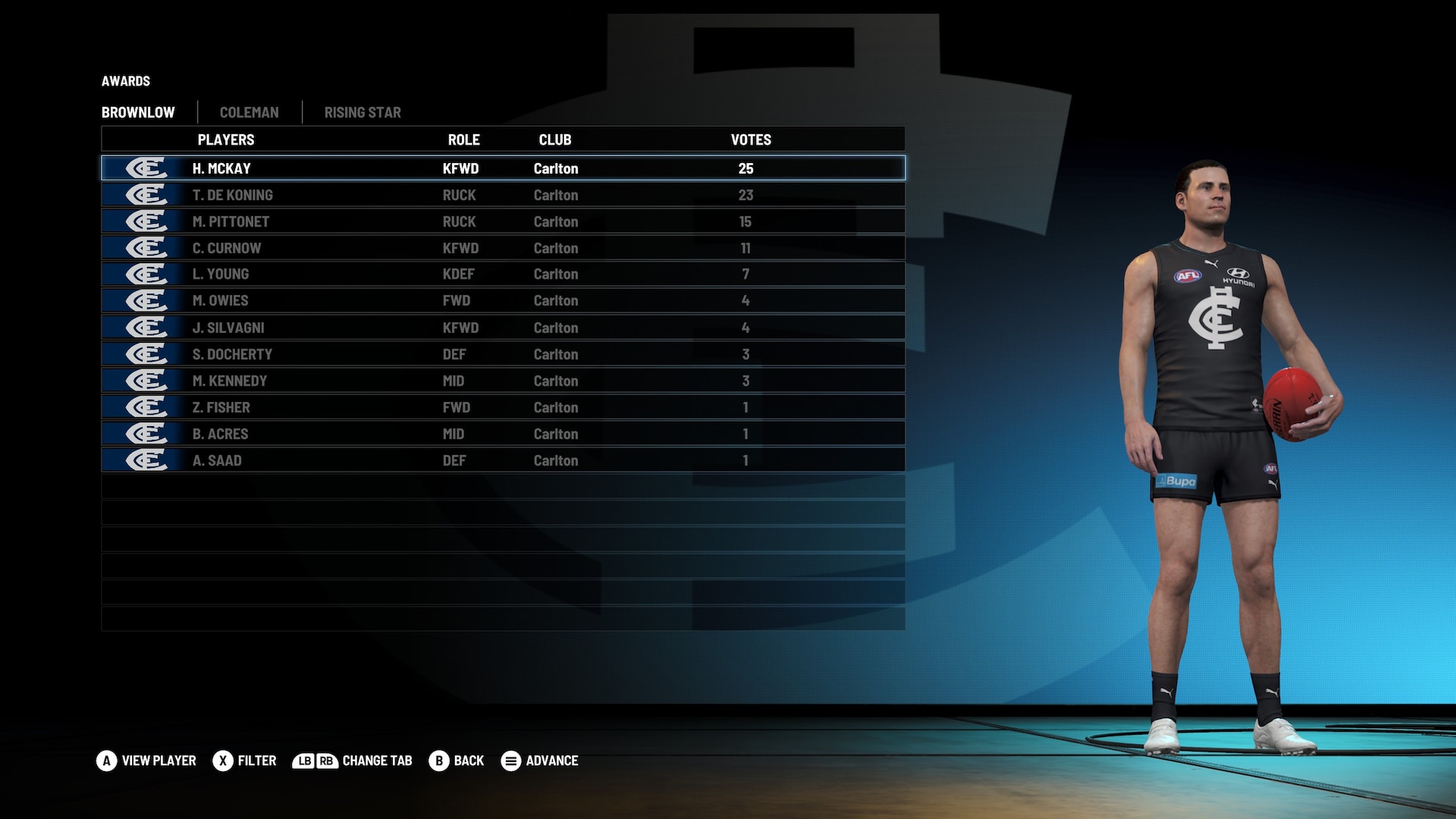Choose B. Acres from the list

tap(502, 434)
